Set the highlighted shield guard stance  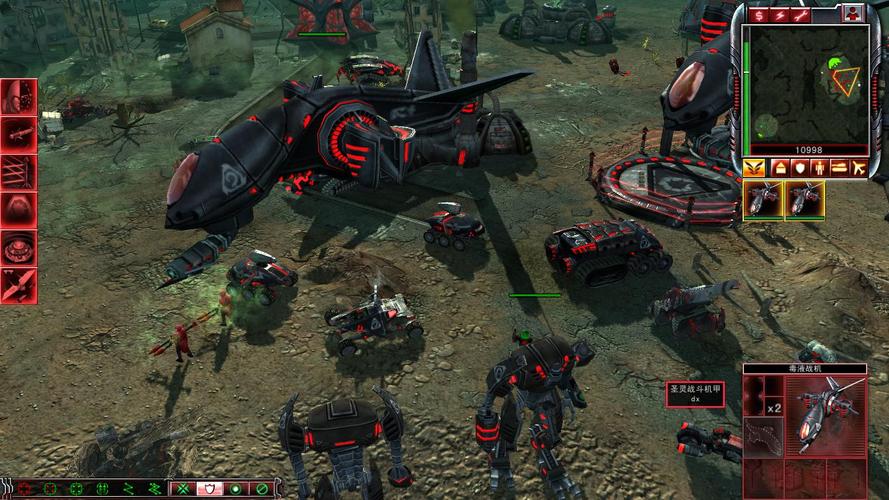click(210, 489)
